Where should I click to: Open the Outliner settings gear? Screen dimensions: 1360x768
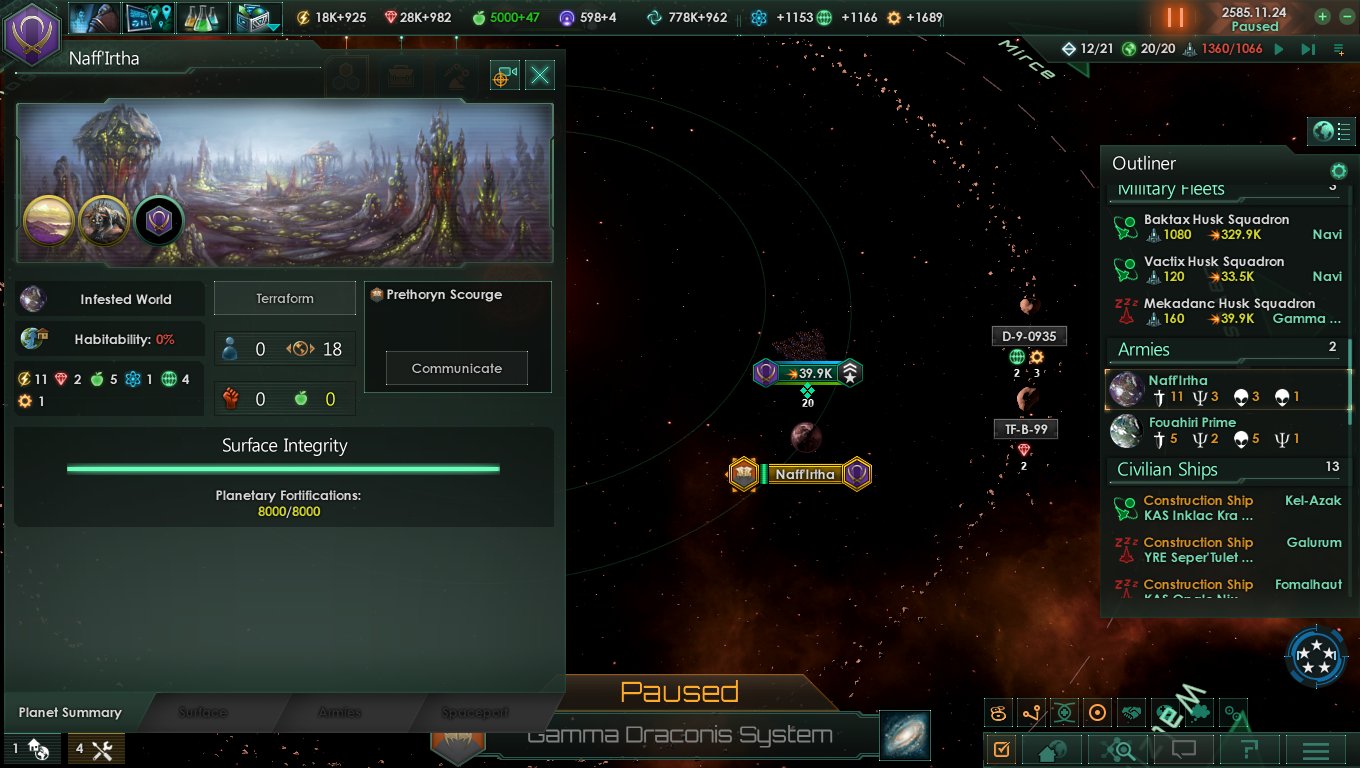[x=1338, y=171]
